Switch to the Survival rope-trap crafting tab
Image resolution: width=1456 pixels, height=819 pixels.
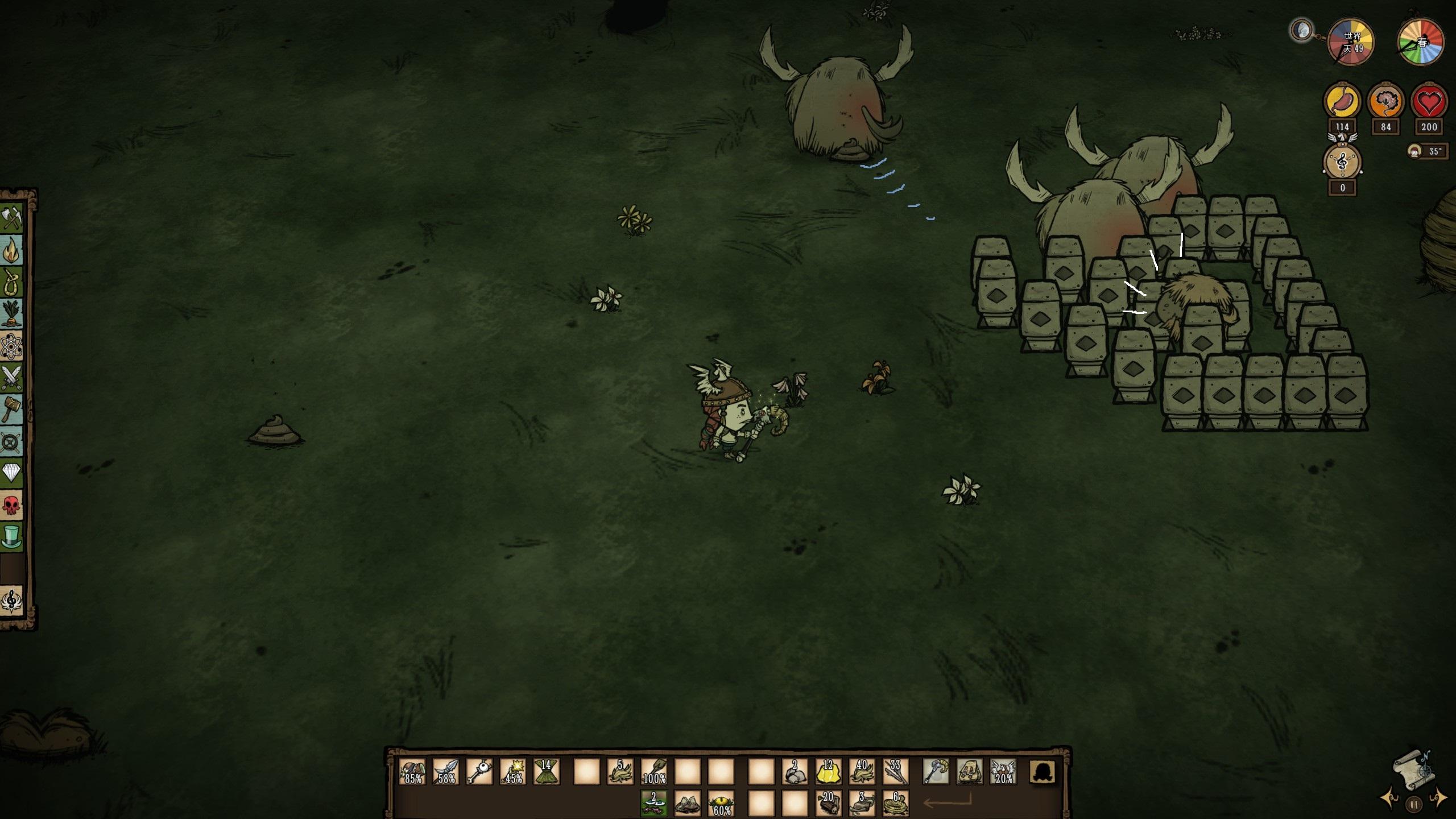coord(11,282)
